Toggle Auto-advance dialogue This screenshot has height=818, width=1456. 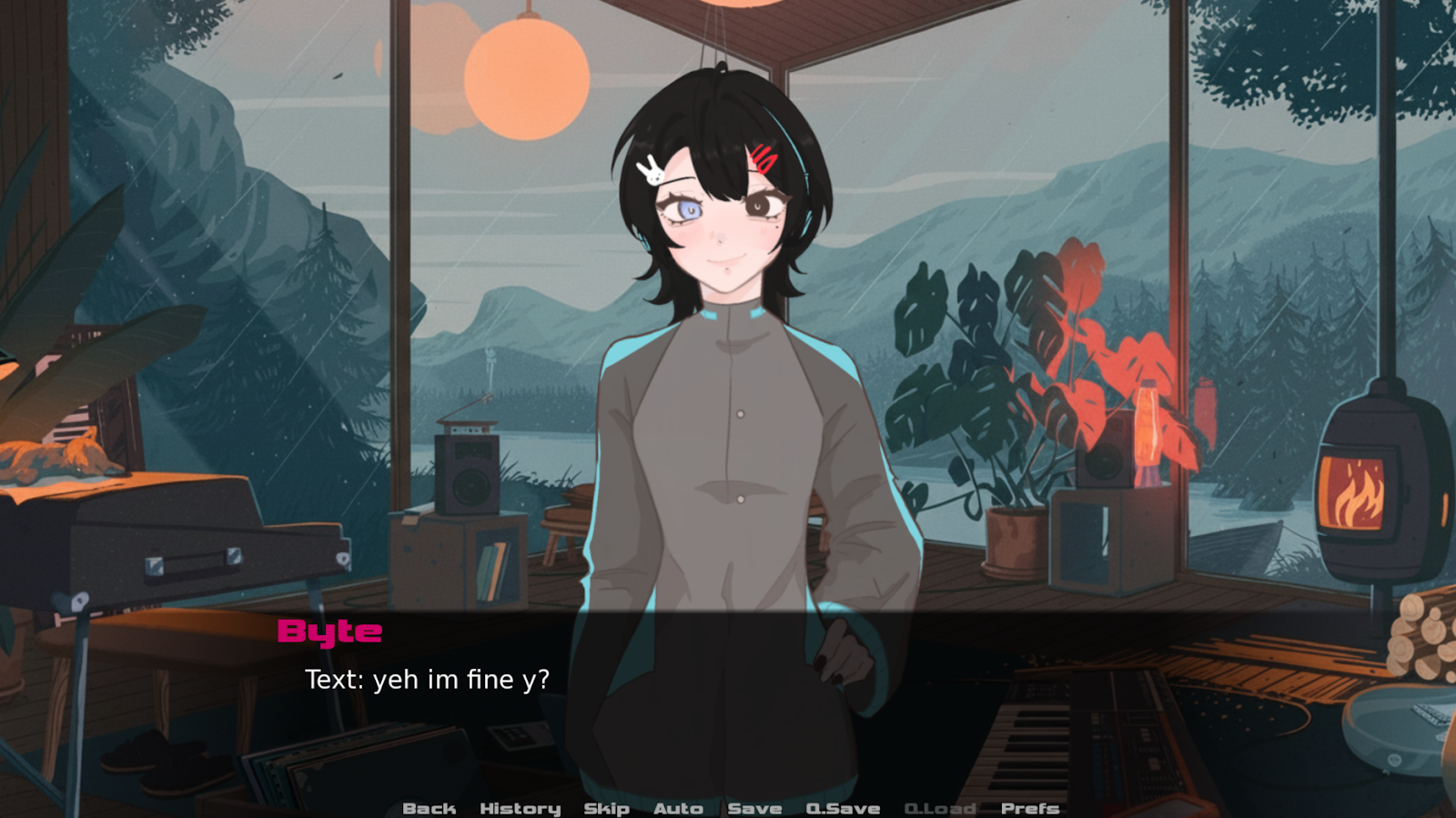point(678,808)
